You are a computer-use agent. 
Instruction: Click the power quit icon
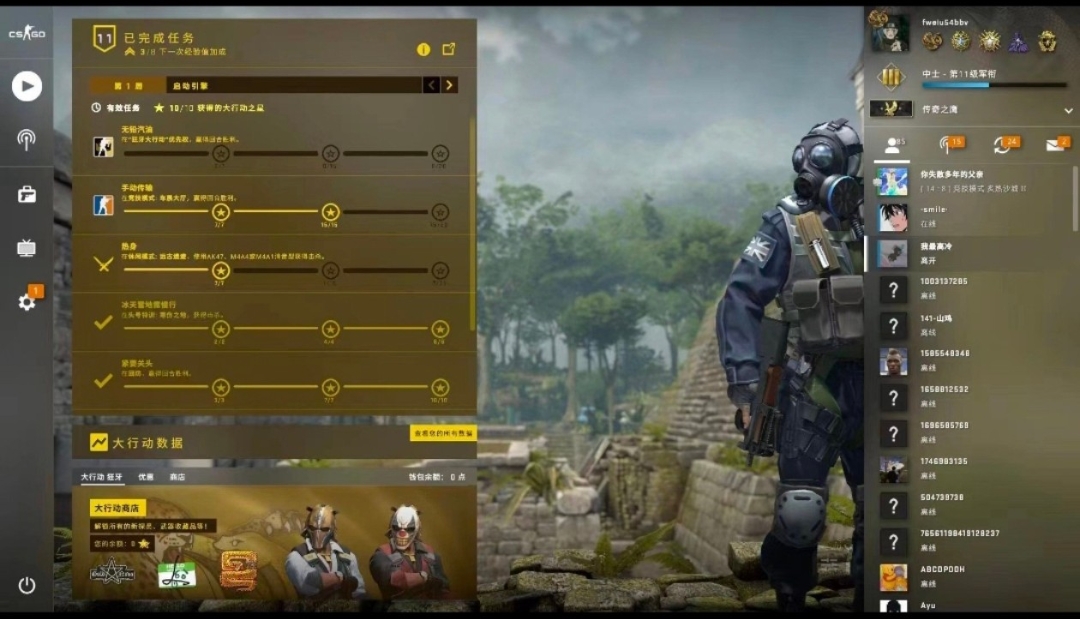coord(27,585)
